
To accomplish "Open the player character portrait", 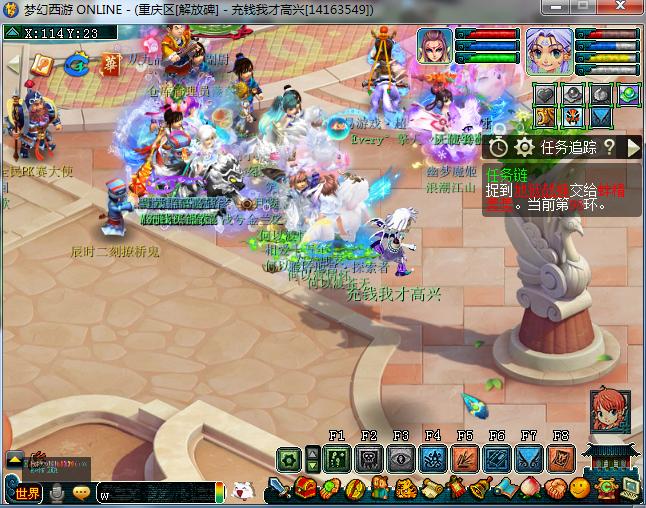I will click(x=549, y=50).
